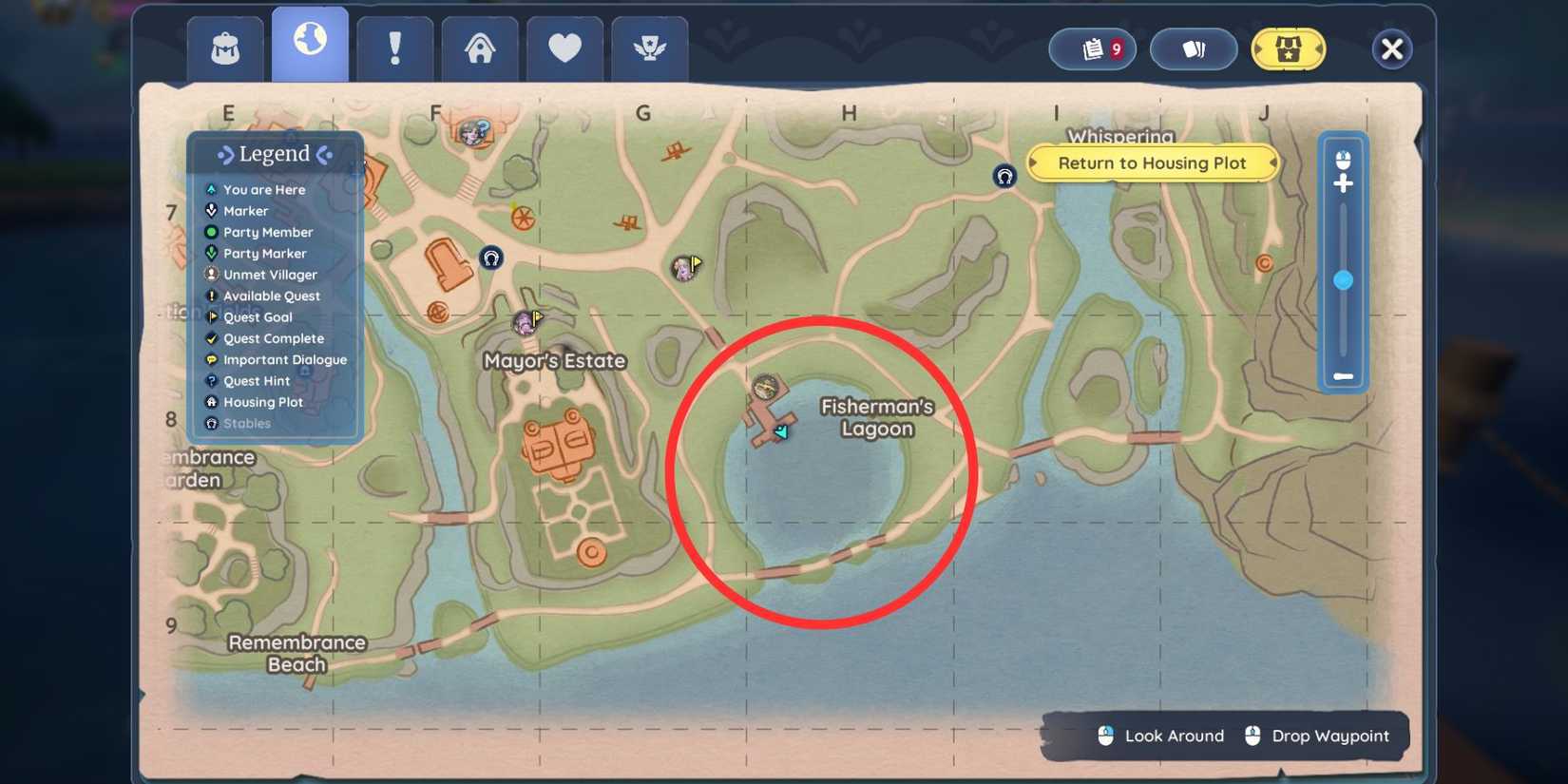The width and height of the screenshot is (1568, 784).
Task: Select the villager marker near Mayor's Estate
Action: (x=524, y=323)
